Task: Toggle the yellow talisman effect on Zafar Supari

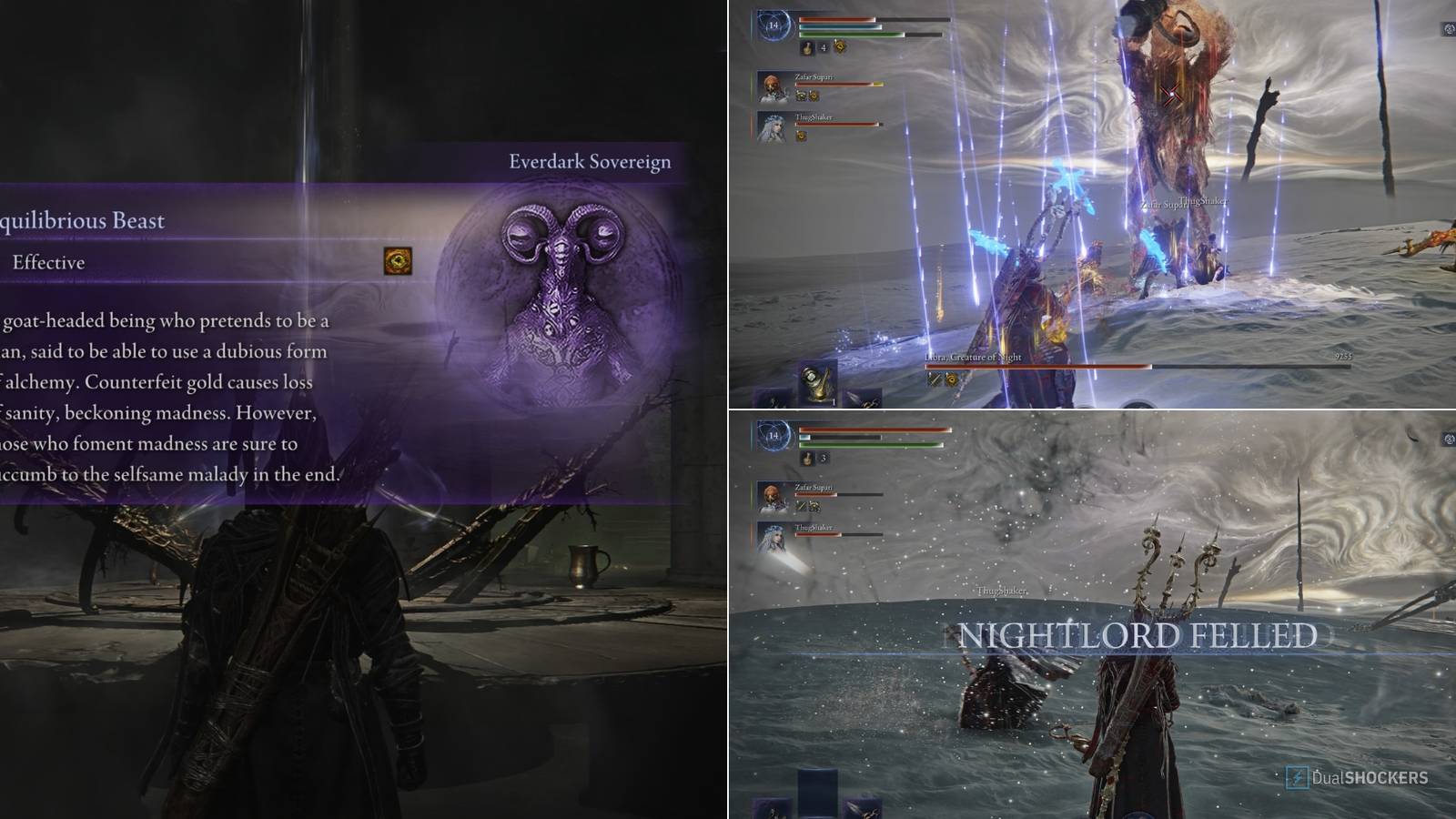Action: tap(814, 96)
